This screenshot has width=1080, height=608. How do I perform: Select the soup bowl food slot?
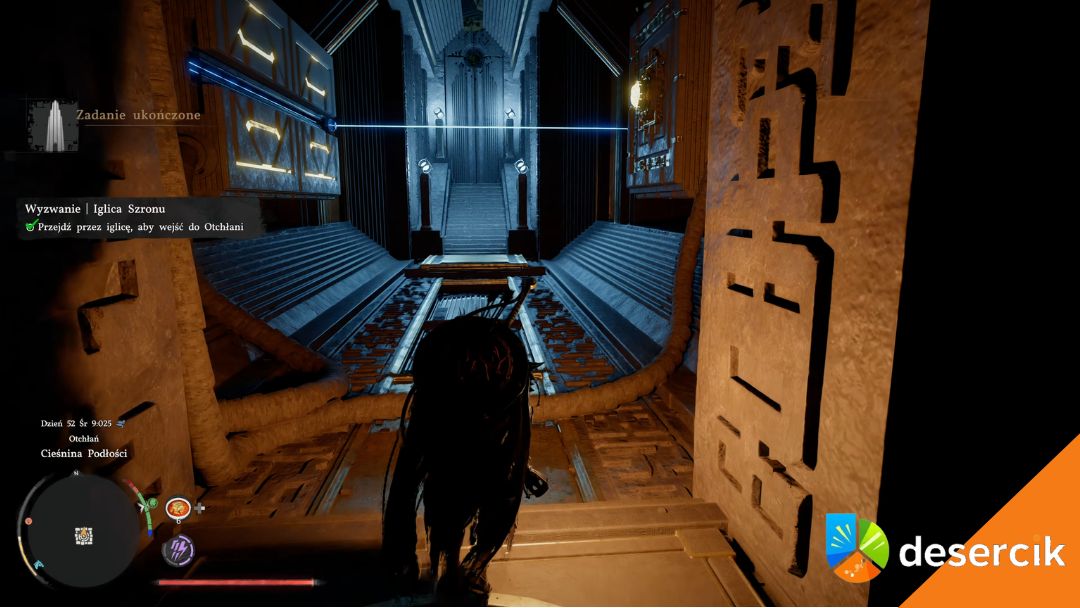coord(178,508)
